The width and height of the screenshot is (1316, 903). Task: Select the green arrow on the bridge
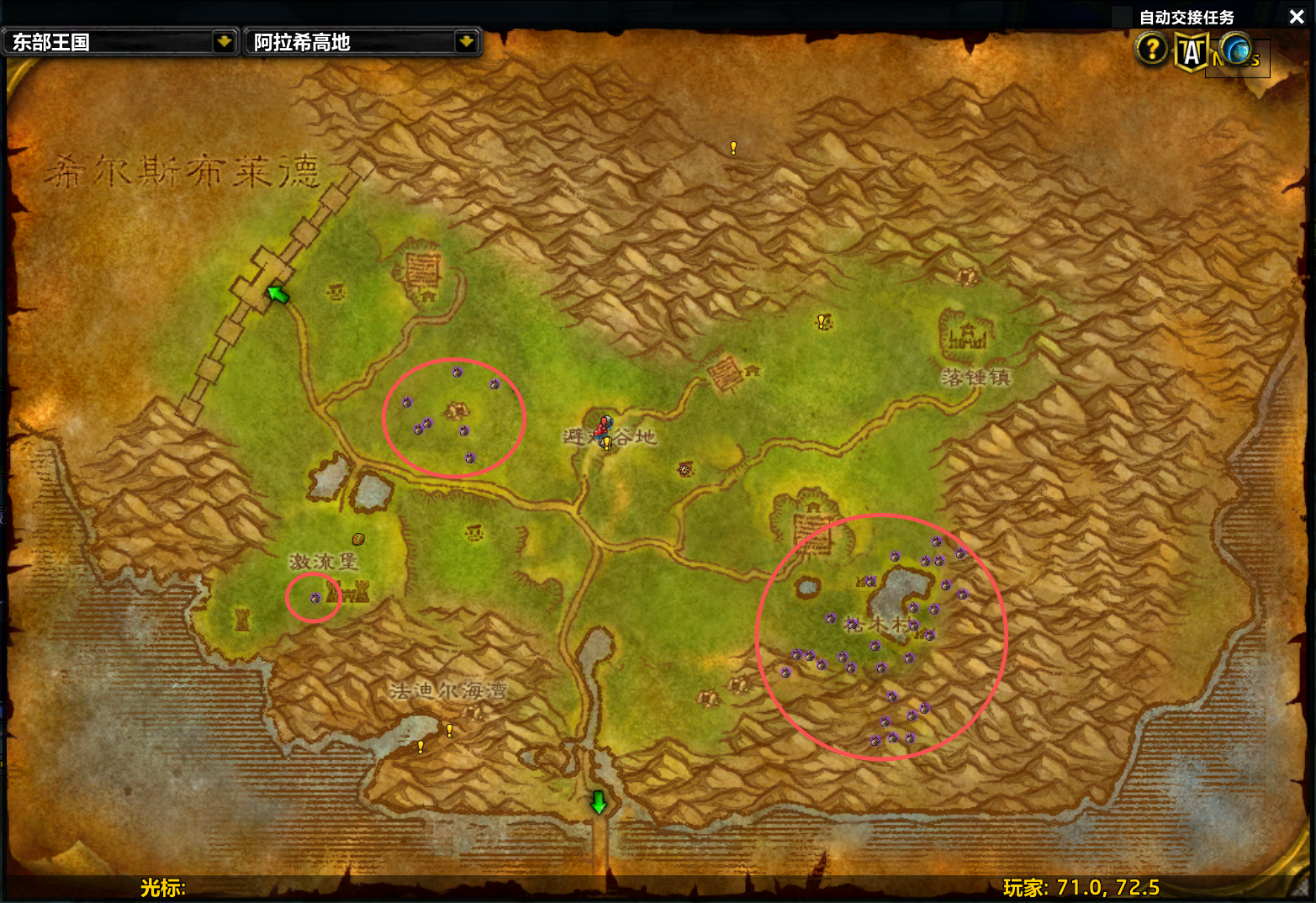277,294
